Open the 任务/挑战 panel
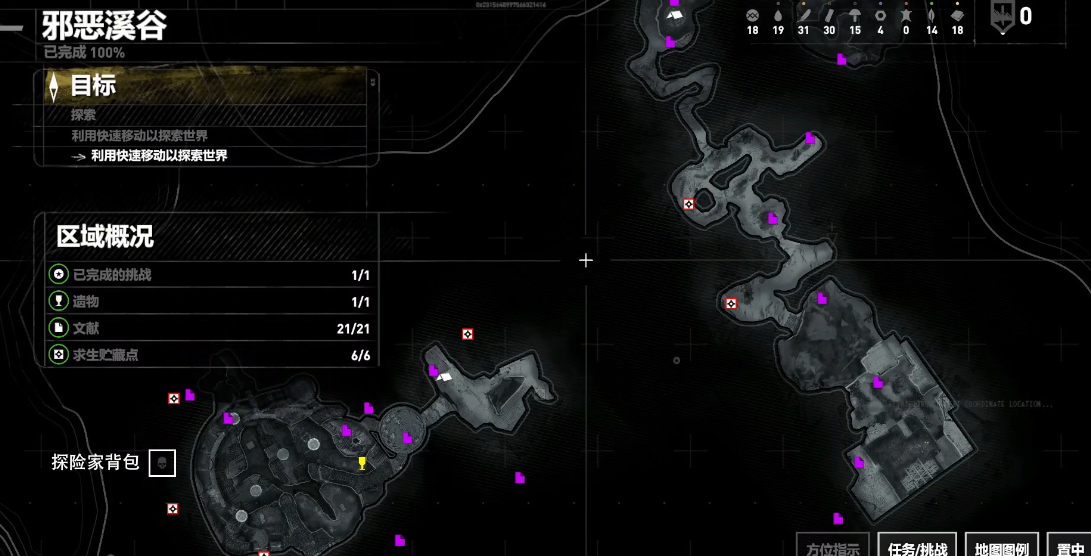1091x556 pixels. coord(916,547)
